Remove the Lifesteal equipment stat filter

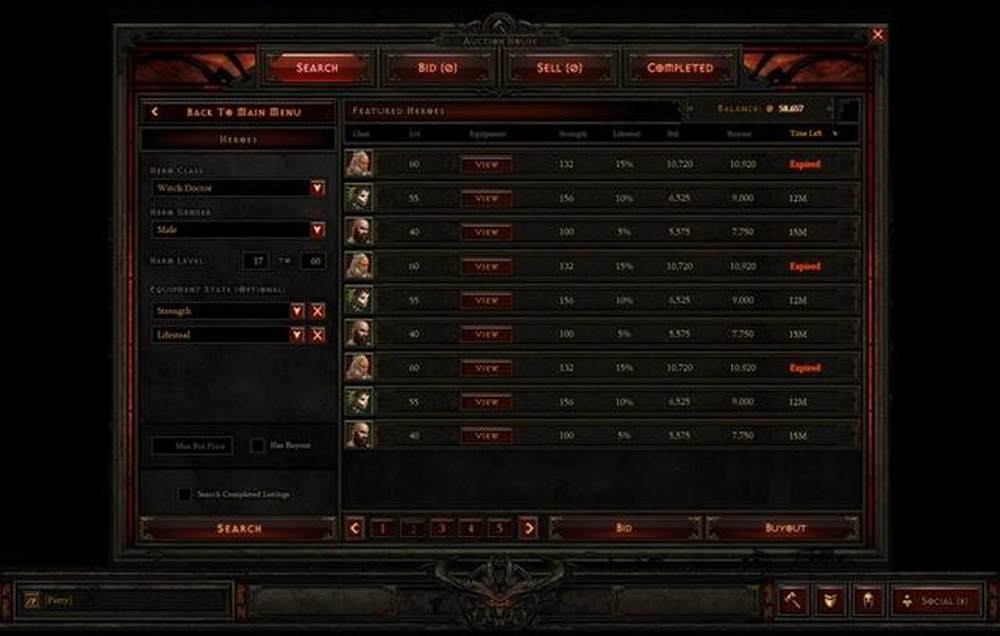coord(318,335)
